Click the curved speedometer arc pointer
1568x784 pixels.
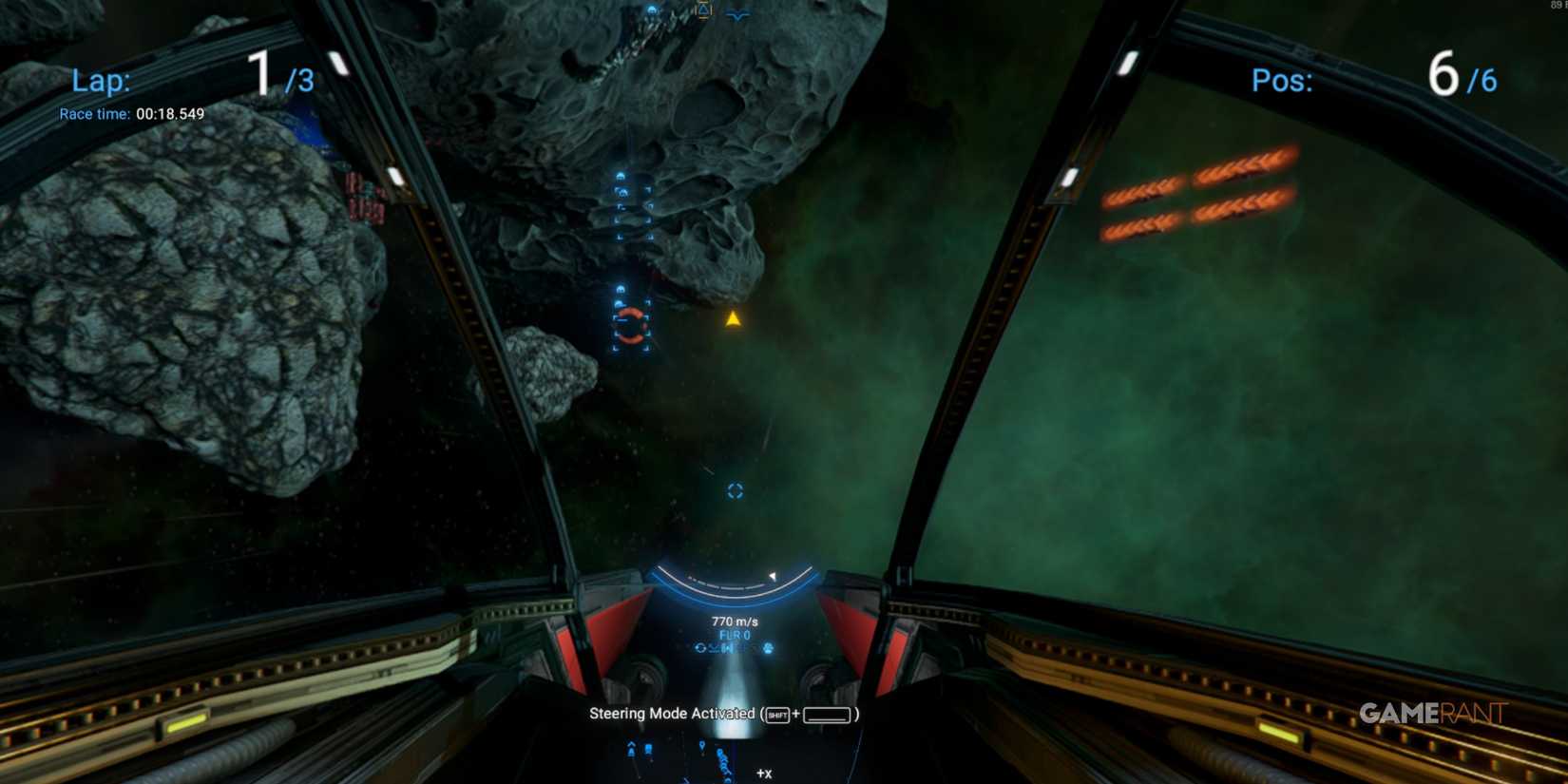click(774, 577)
